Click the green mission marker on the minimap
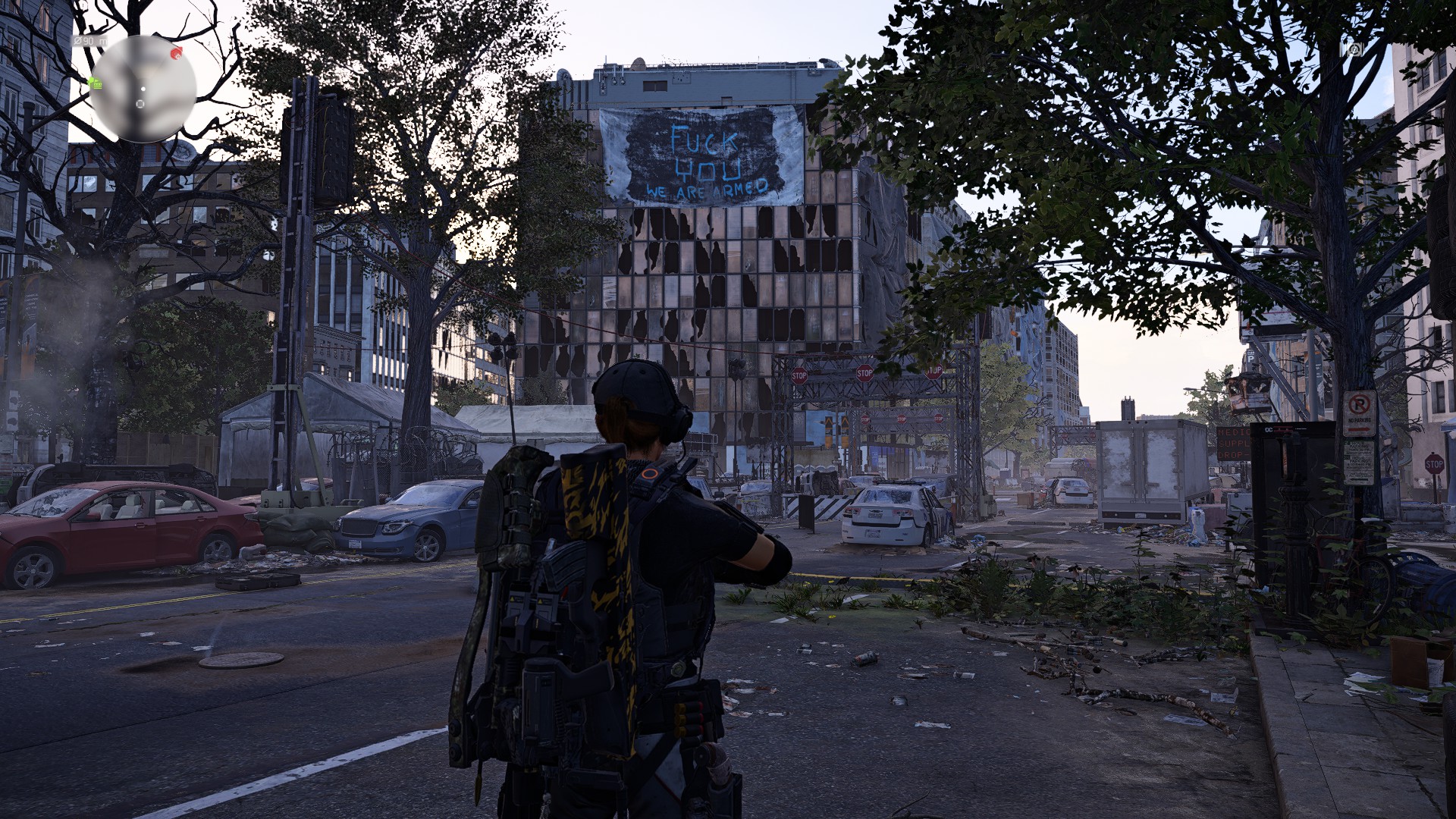Viewport: 1456px width, 819px height. [x=95, y=83]
